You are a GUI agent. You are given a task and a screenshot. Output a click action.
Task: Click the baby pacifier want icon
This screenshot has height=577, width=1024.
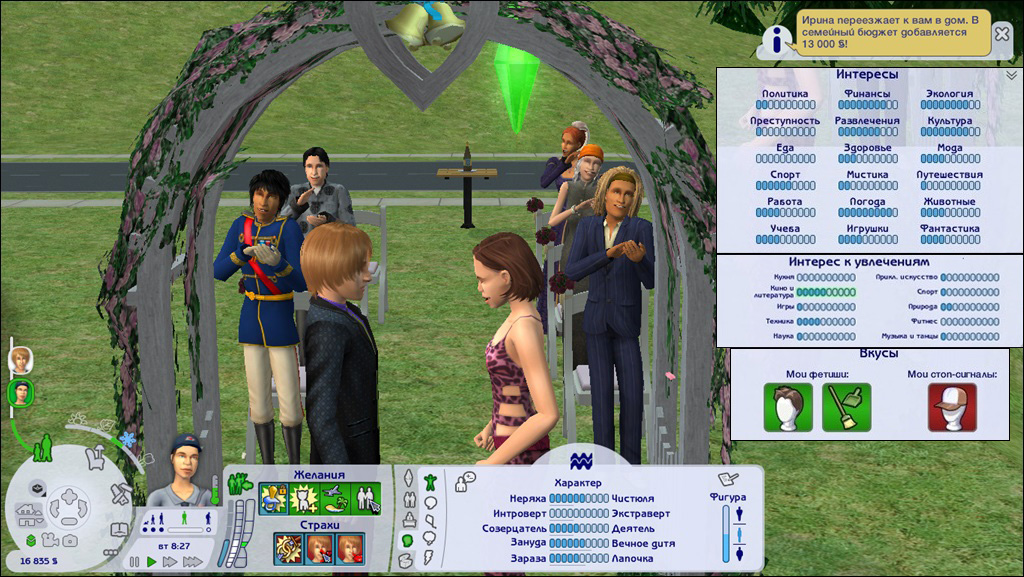click(273, 497)
